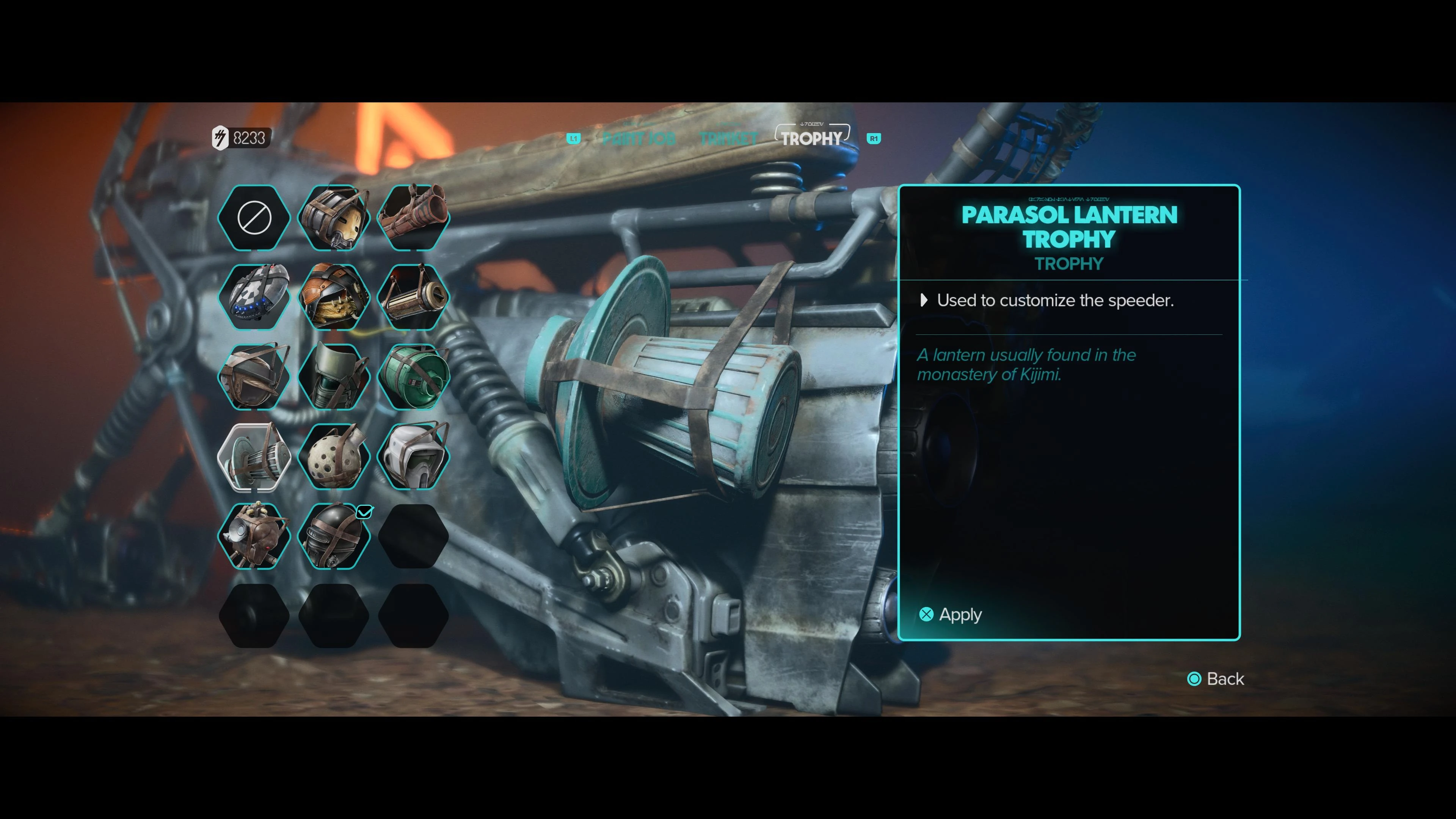Select the twin red pipes trophy
The width and height of the screenshot is (1456, 819).
(413, 218)
